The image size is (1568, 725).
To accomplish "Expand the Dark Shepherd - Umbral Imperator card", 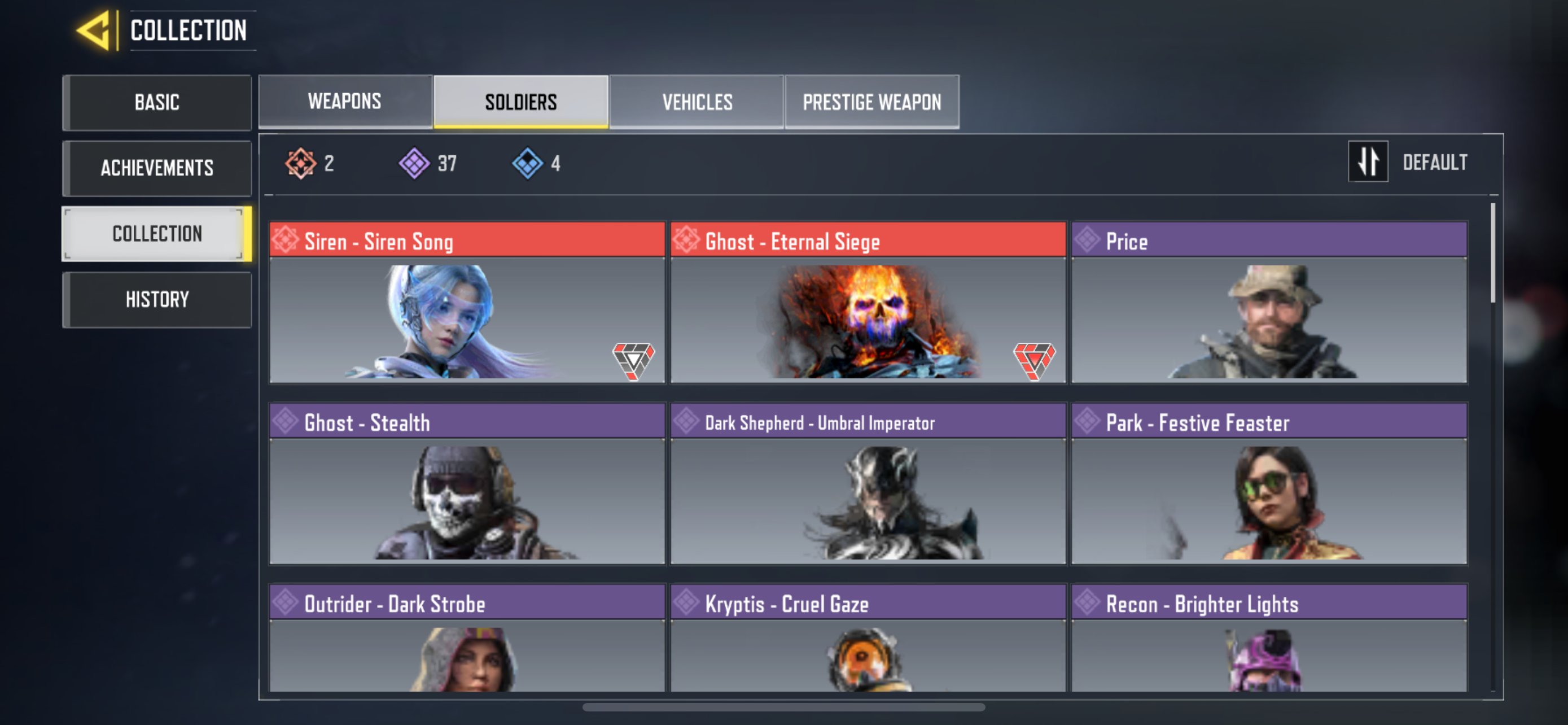I will (868, 499).
